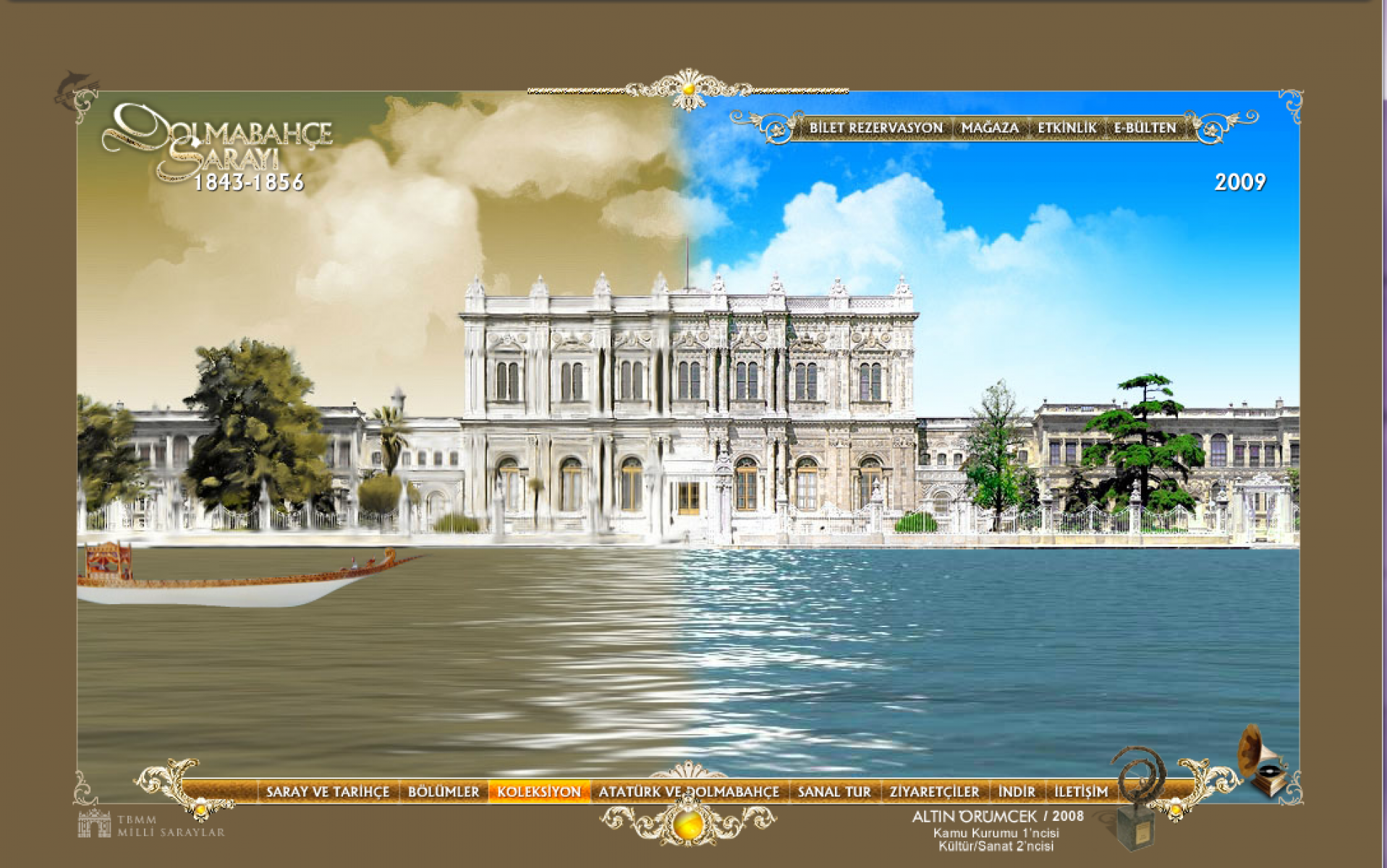
Task: Start the Sanal Tur virtual tour
Action: click(834, 792)
